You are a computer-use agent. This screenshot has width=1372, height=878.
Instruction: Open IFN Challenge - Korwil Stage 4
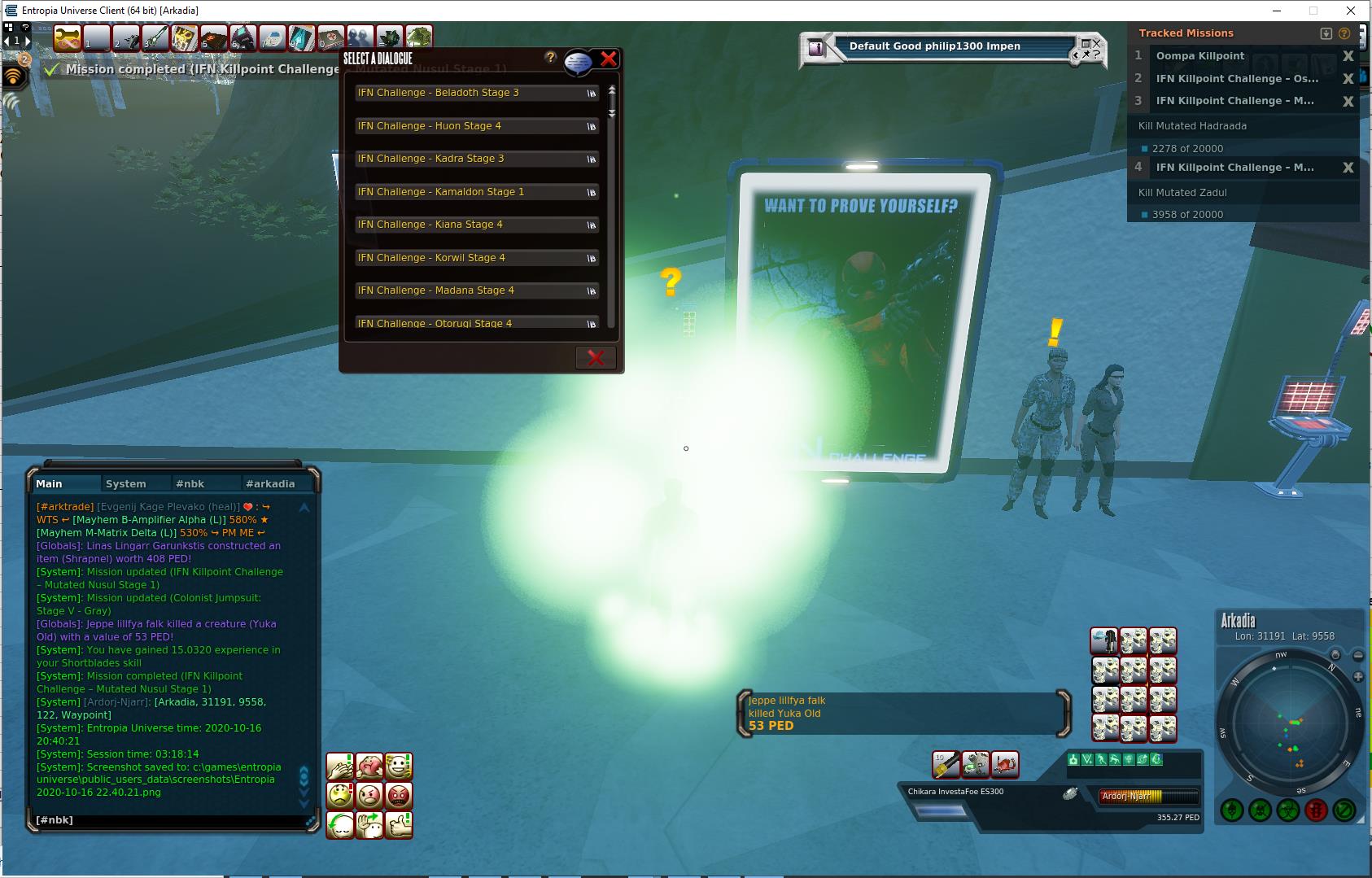[476, 258]
